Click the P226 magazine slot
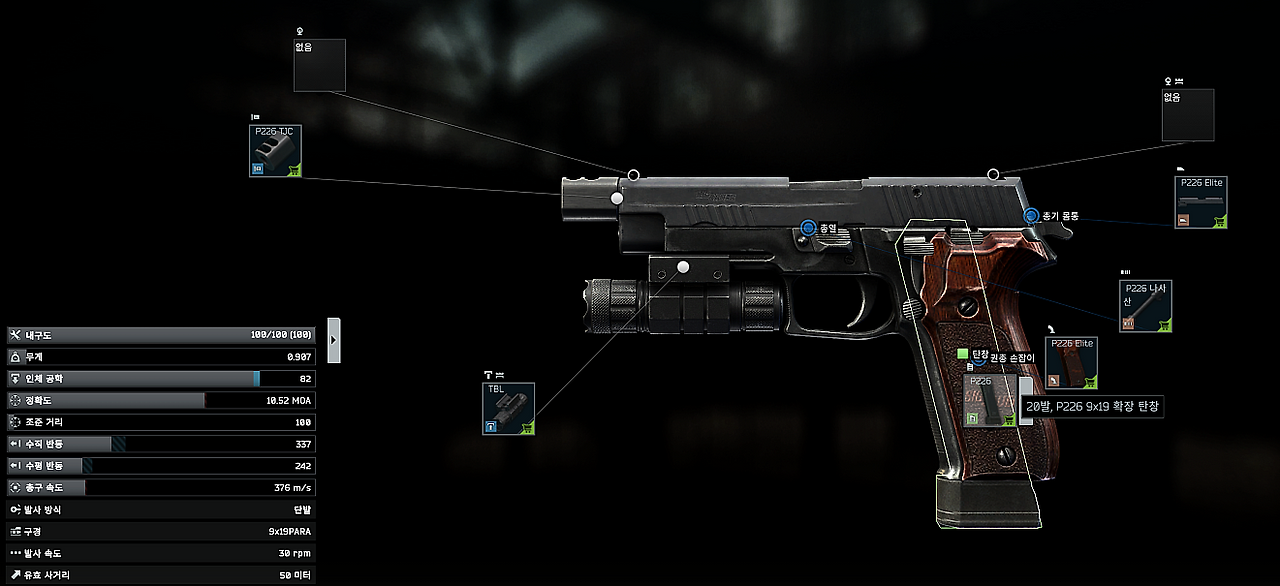Image resolution: width=1280 pixels, height=586 pixels. 990,401
